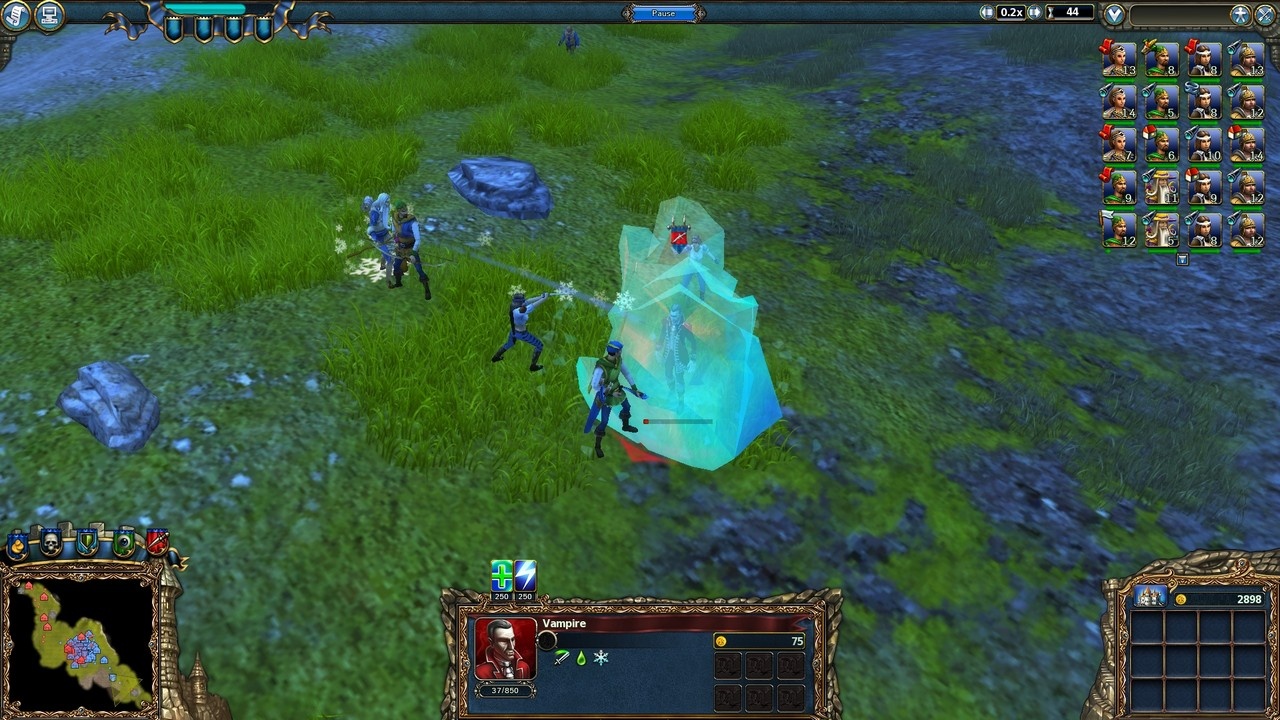Click the scroll icon in the top-left corner

click(x=14, y=14)
